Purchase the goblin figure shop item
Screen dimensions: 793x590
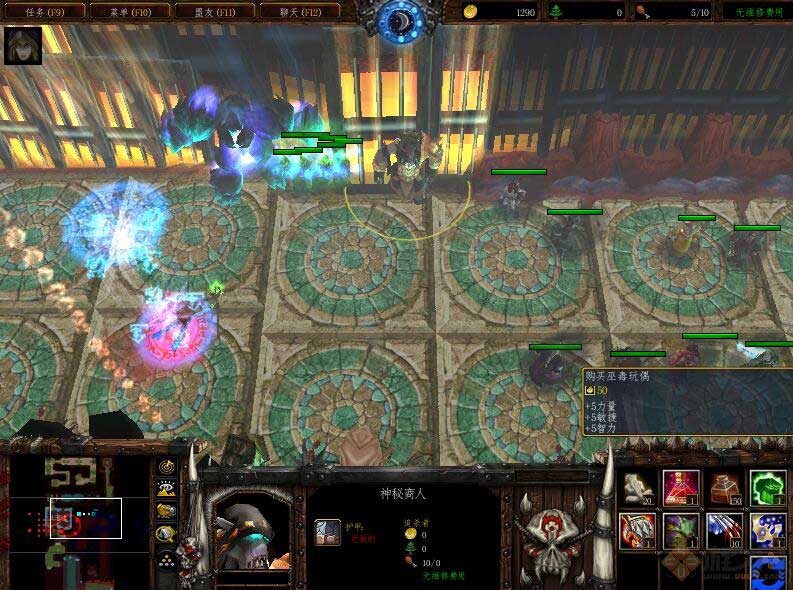click(x=680, y=530)
